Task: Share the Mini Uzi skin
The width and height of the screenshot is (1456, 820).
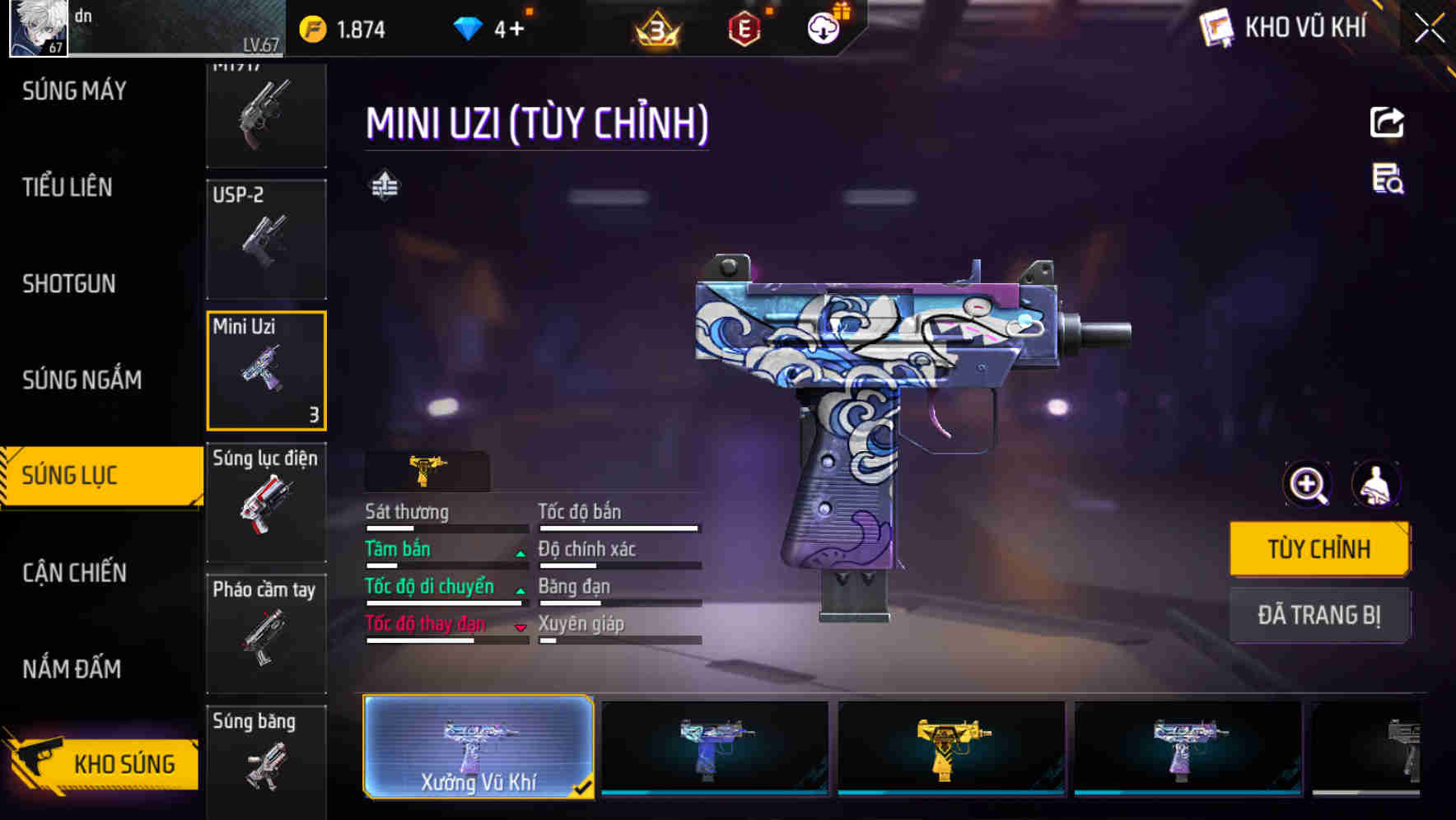Action: tap(1387, 123)
